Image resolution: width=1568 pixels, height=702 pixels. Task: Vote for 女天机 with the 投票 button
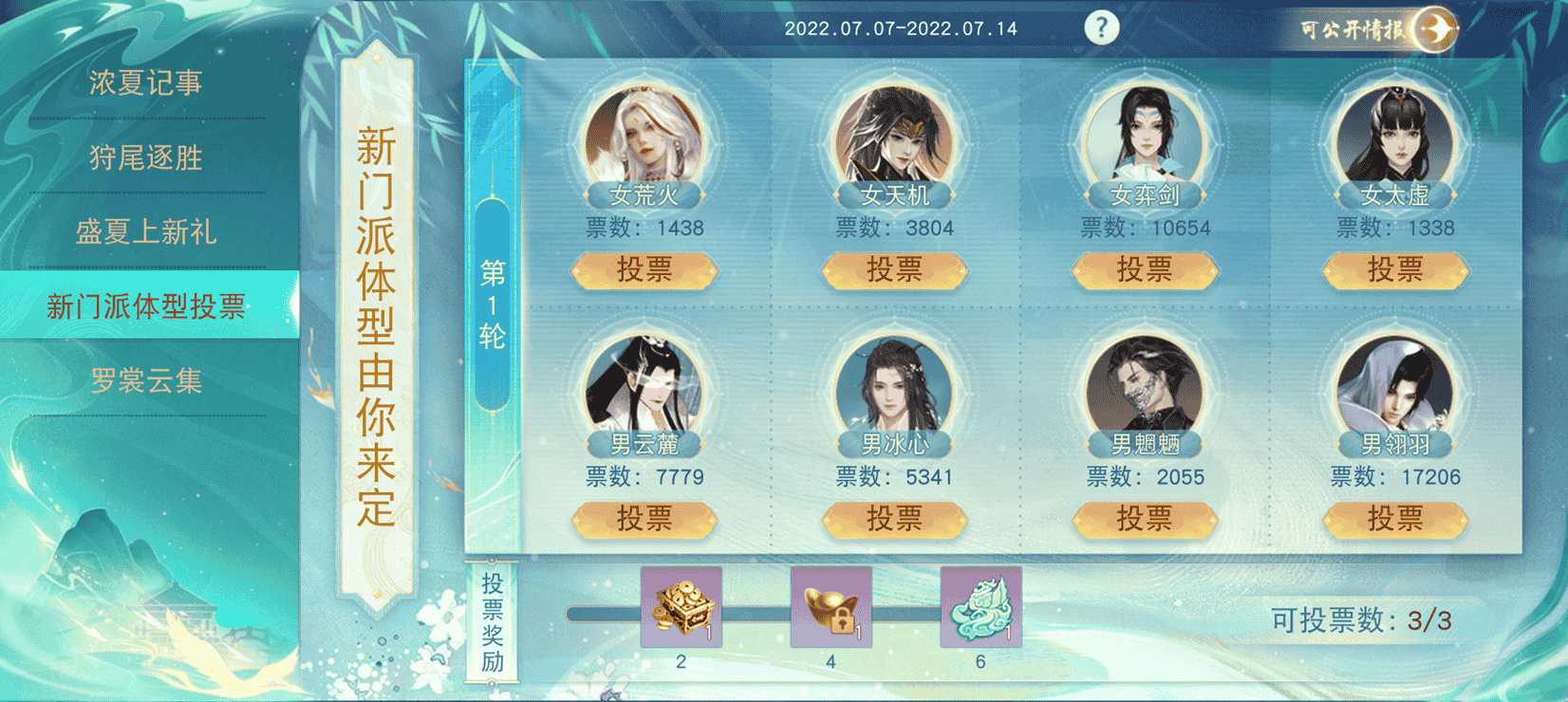point(894,270)
